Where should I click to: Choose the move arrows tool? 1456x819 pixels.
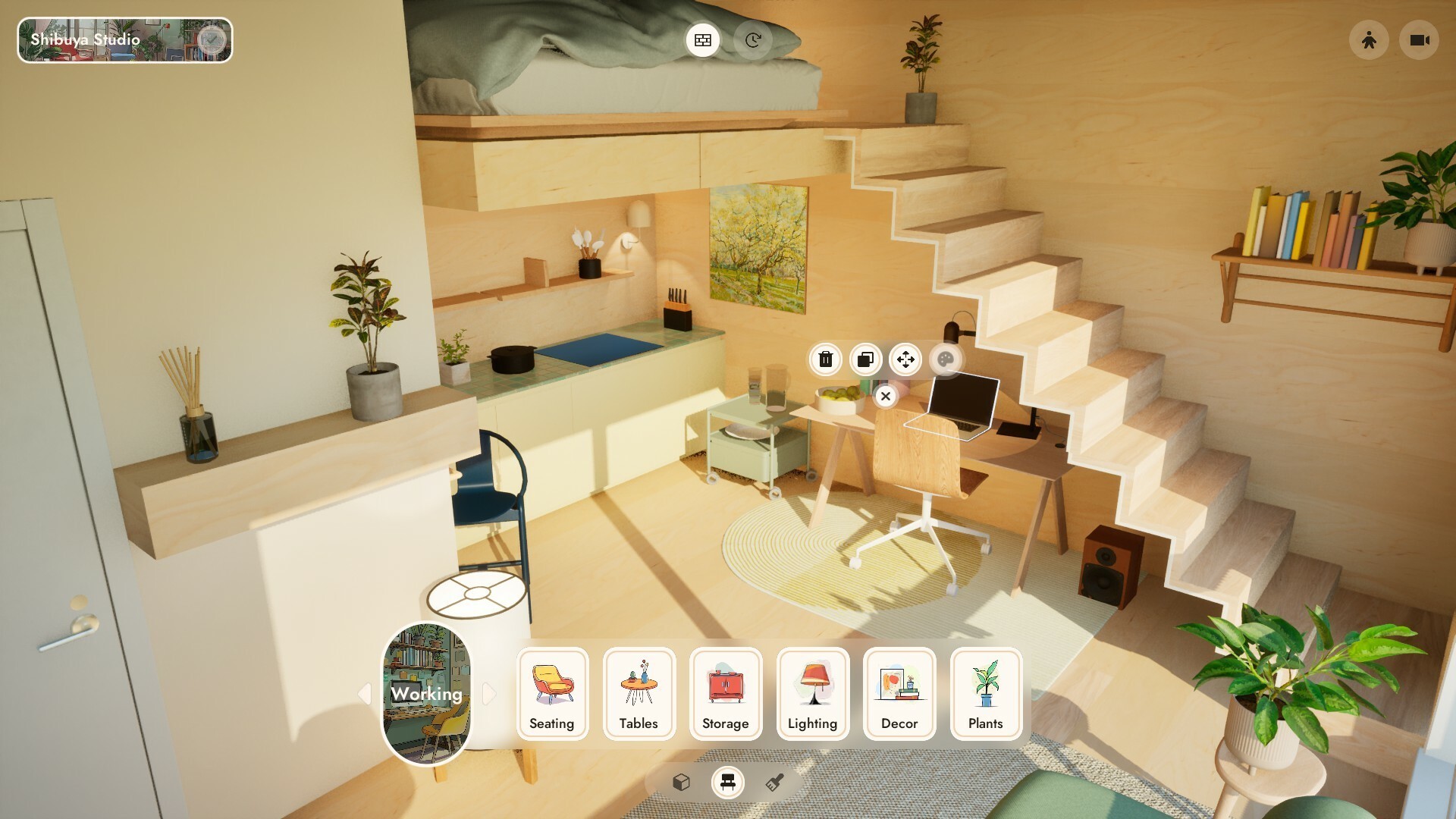click(905, 359)
